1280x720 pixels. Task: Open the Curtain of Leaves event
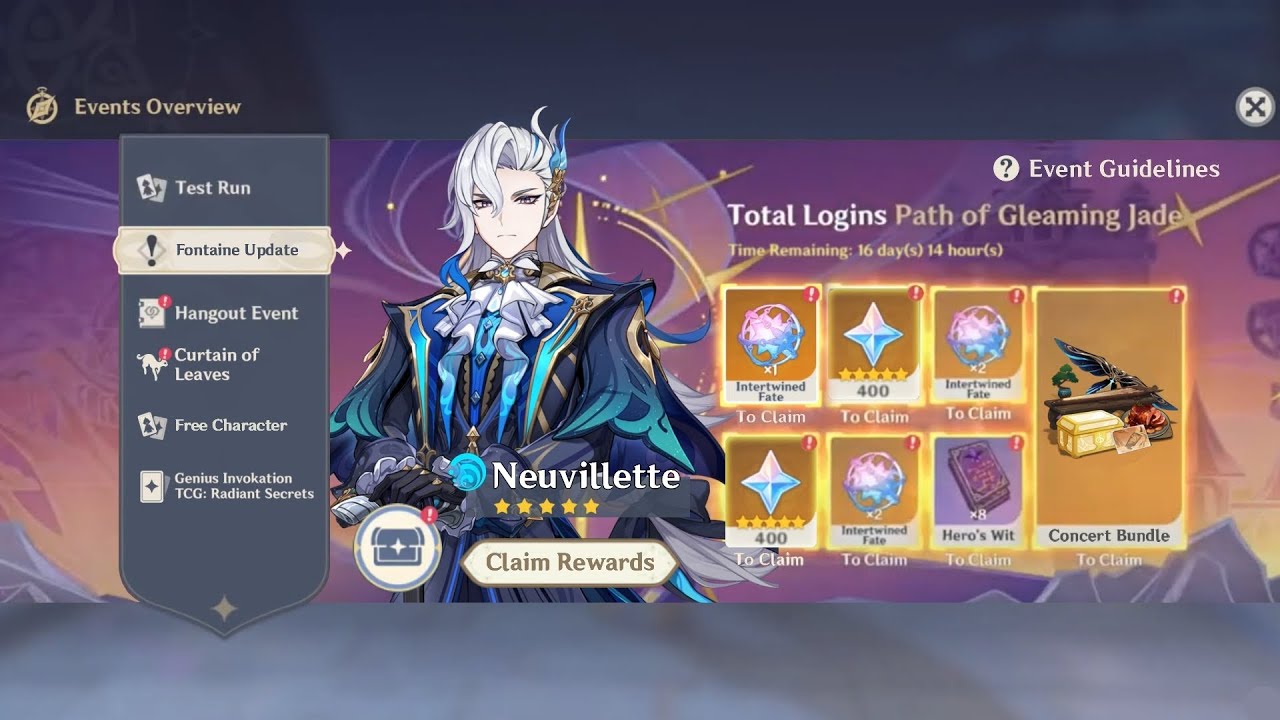[x=215, y=364]
